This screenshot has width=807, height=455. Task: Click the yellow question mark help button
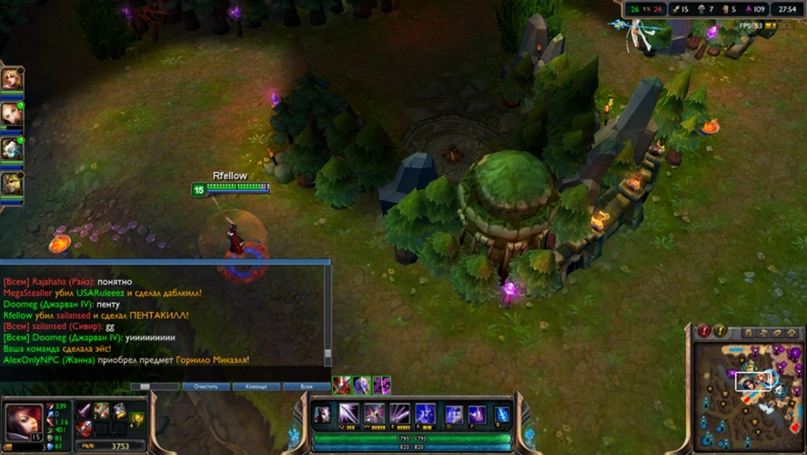coord(720,330)
